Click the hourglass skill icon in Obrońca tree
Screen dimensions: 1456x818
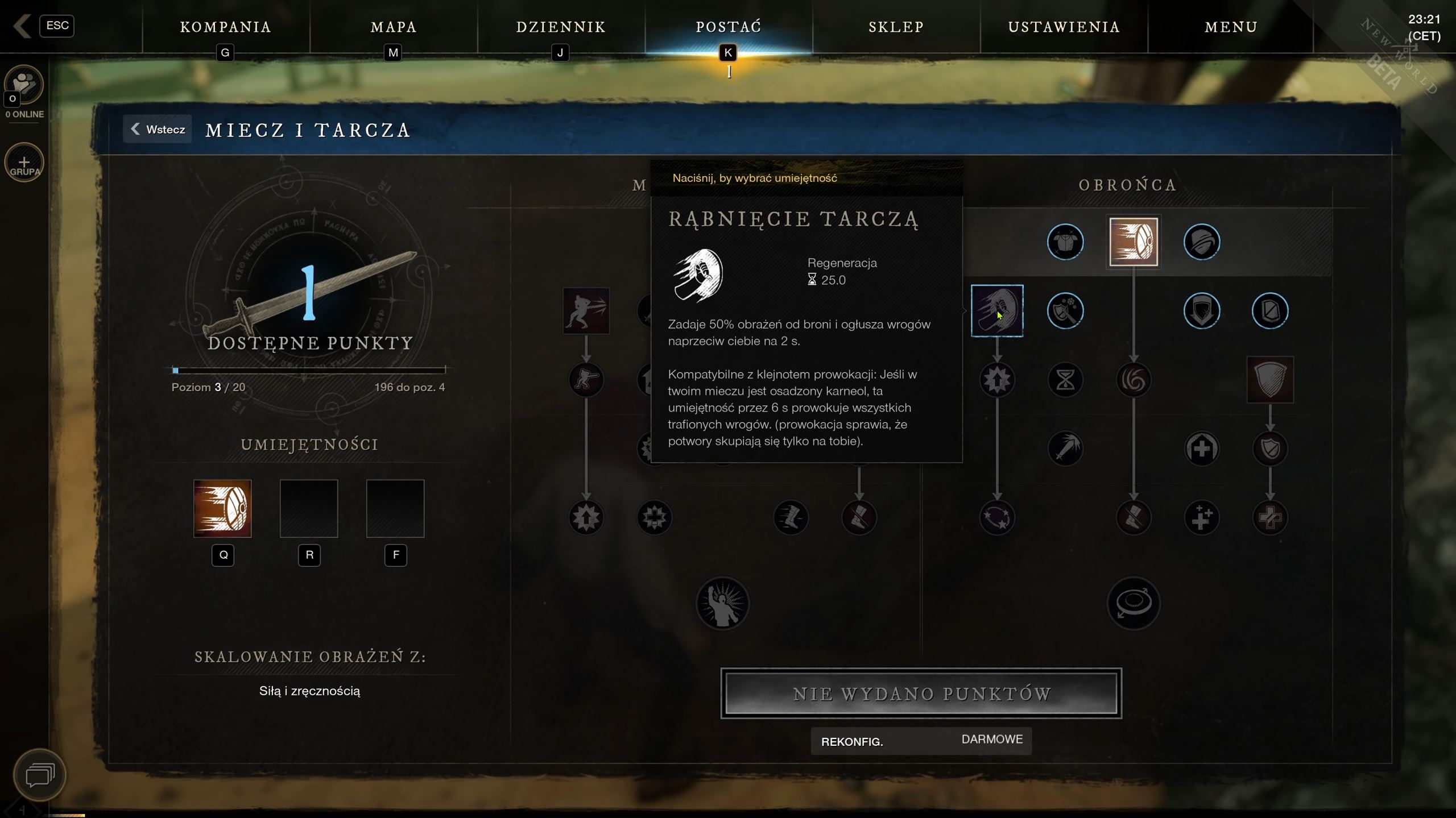point(1066,380)
